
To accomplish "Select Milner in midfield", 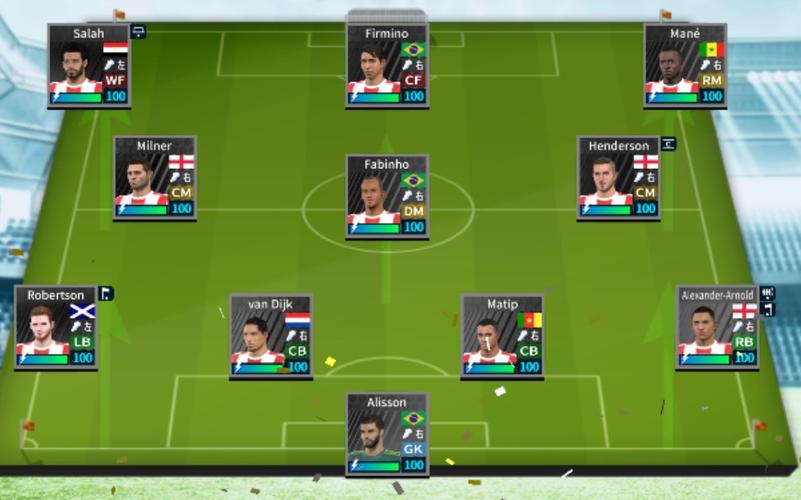I will coord(154,178).
